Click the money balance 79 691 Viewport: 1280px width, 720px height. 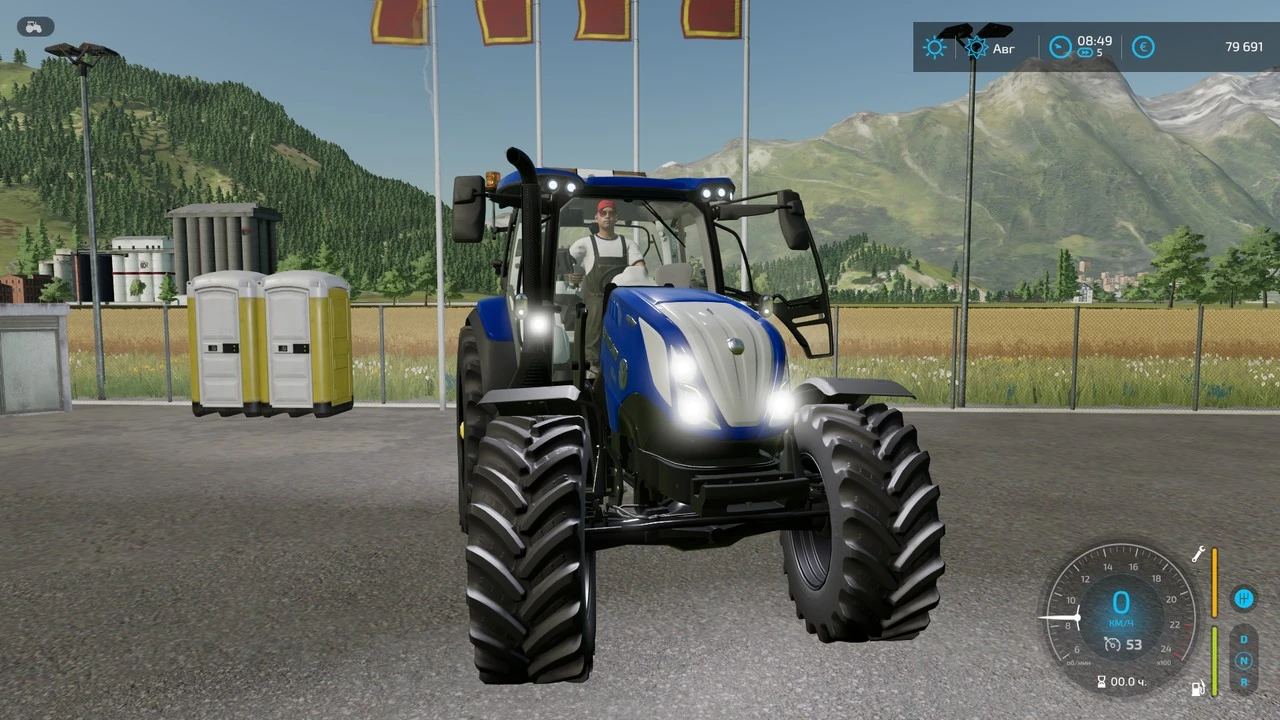click(1244, 46)
